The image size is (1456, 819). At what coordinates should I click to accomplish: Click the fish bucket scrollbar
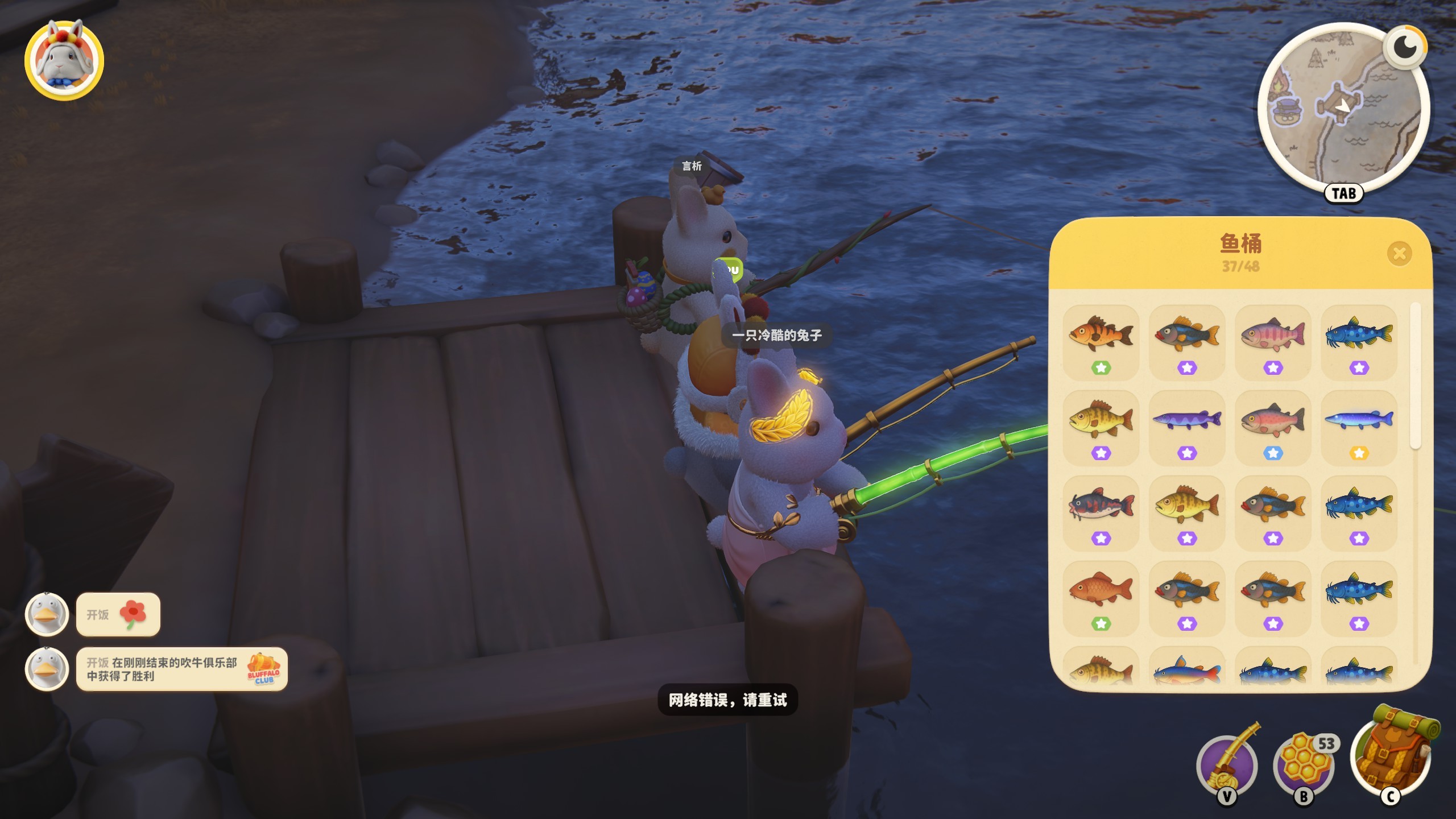pos(1416,377)
